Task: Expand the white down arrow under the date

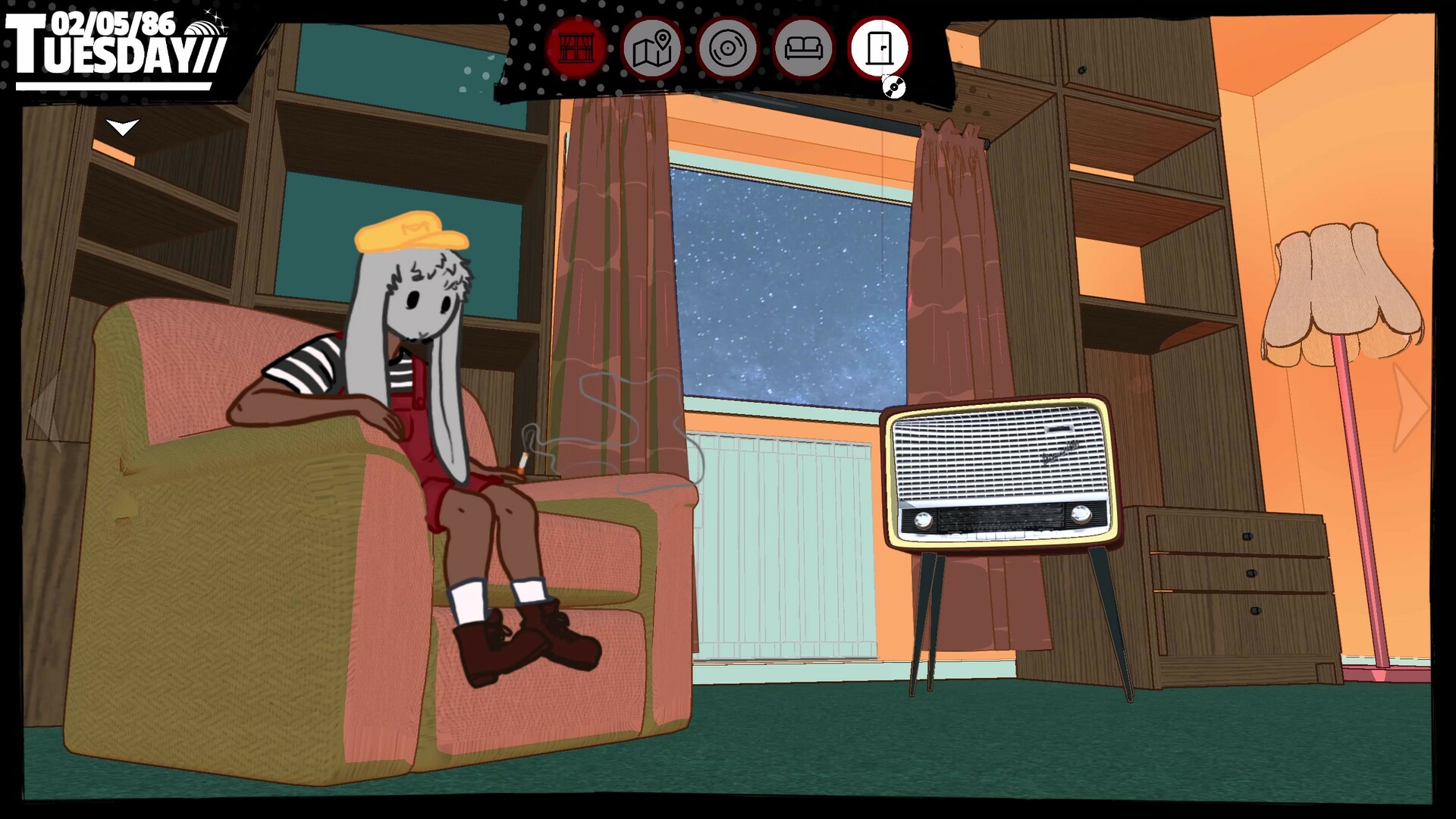Action: pyautogui.click(x=122, y=127)
